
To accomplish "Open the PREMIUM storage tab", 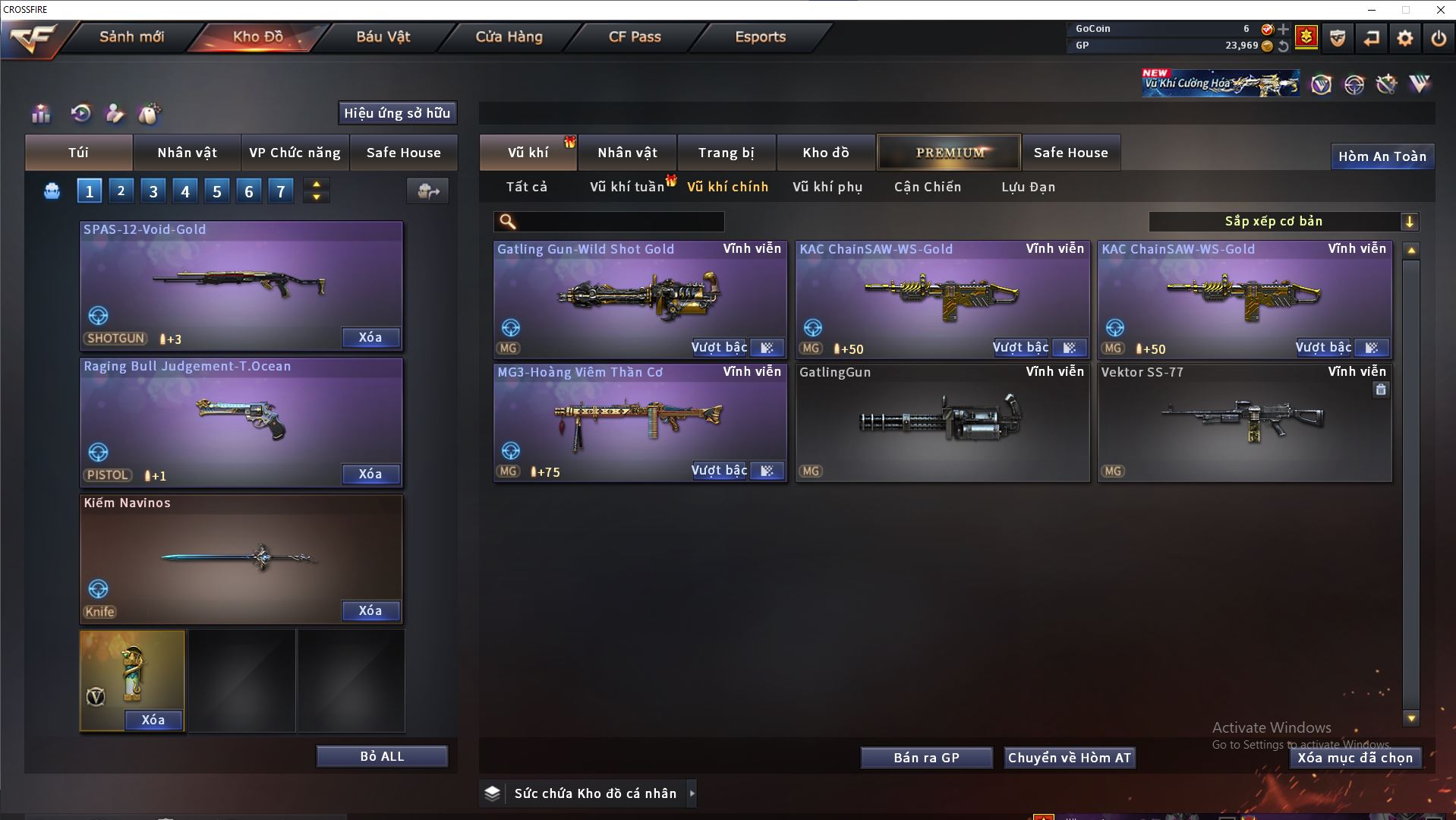I will 950,153.
